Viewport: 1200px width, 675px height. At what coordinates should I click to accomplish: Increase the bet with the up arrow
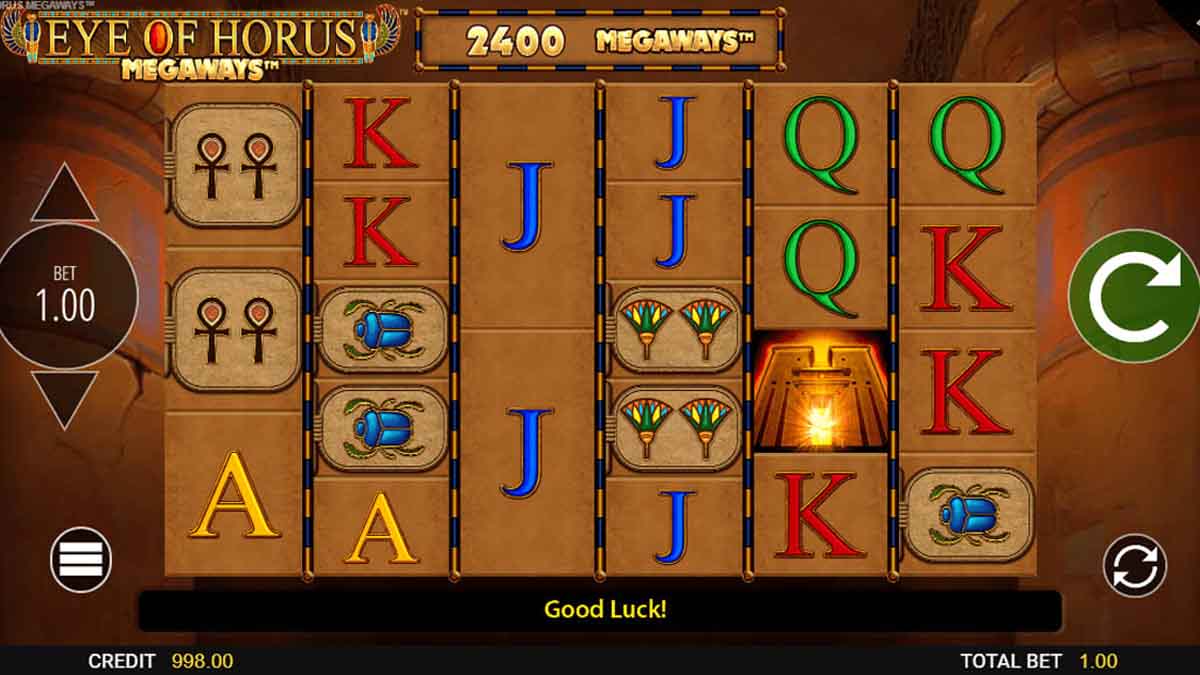point(65,194)
